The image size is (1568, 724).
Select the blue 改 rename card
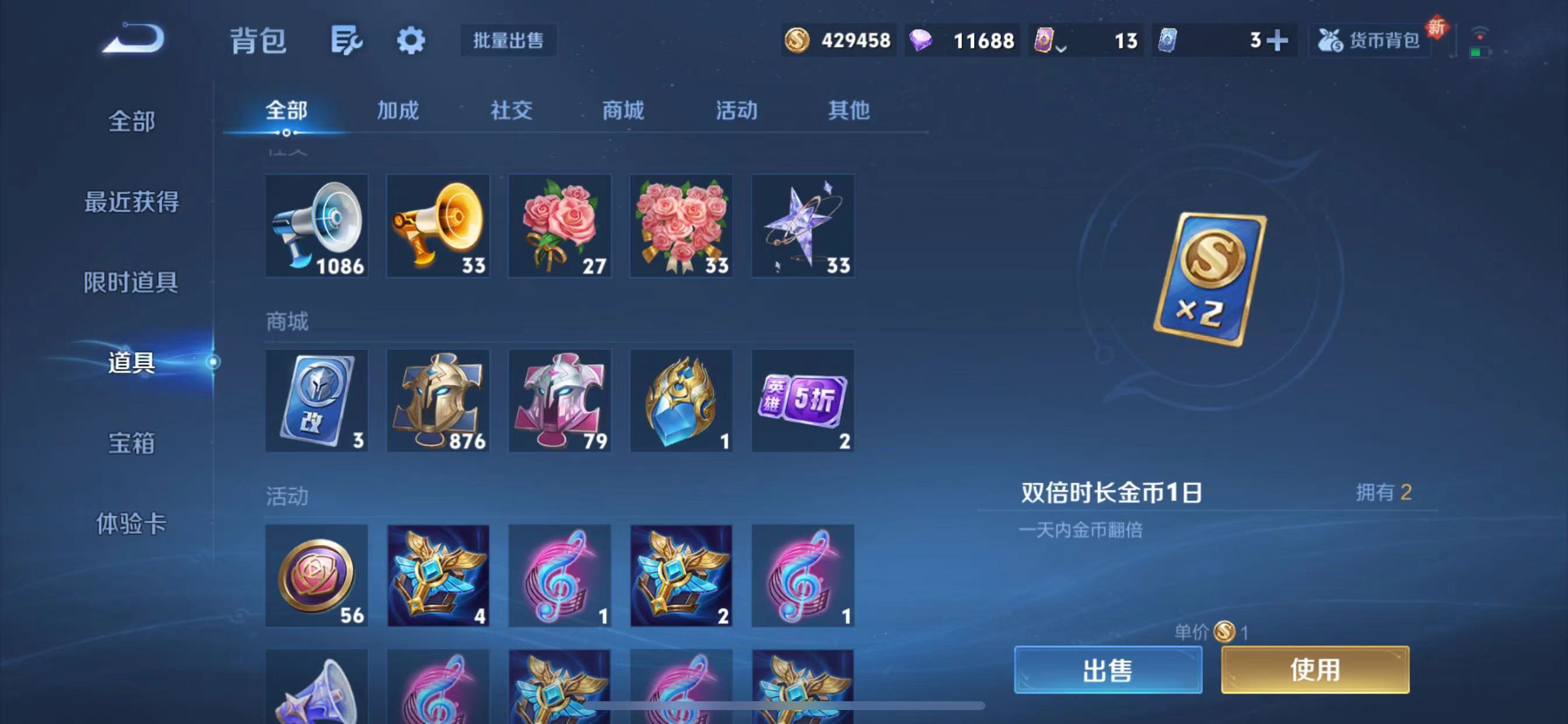pos(317,400)
